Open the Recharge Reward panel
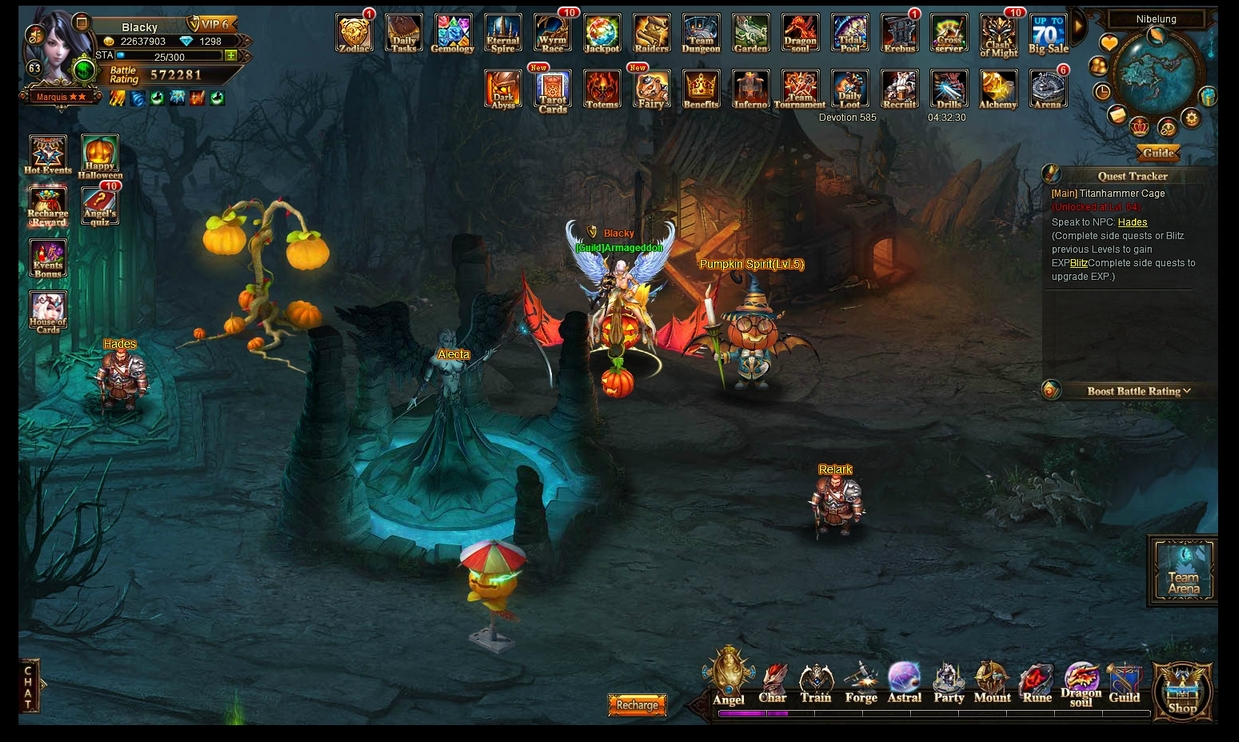The height and width of the screenshot is (742, 1239). coord(47,206)
